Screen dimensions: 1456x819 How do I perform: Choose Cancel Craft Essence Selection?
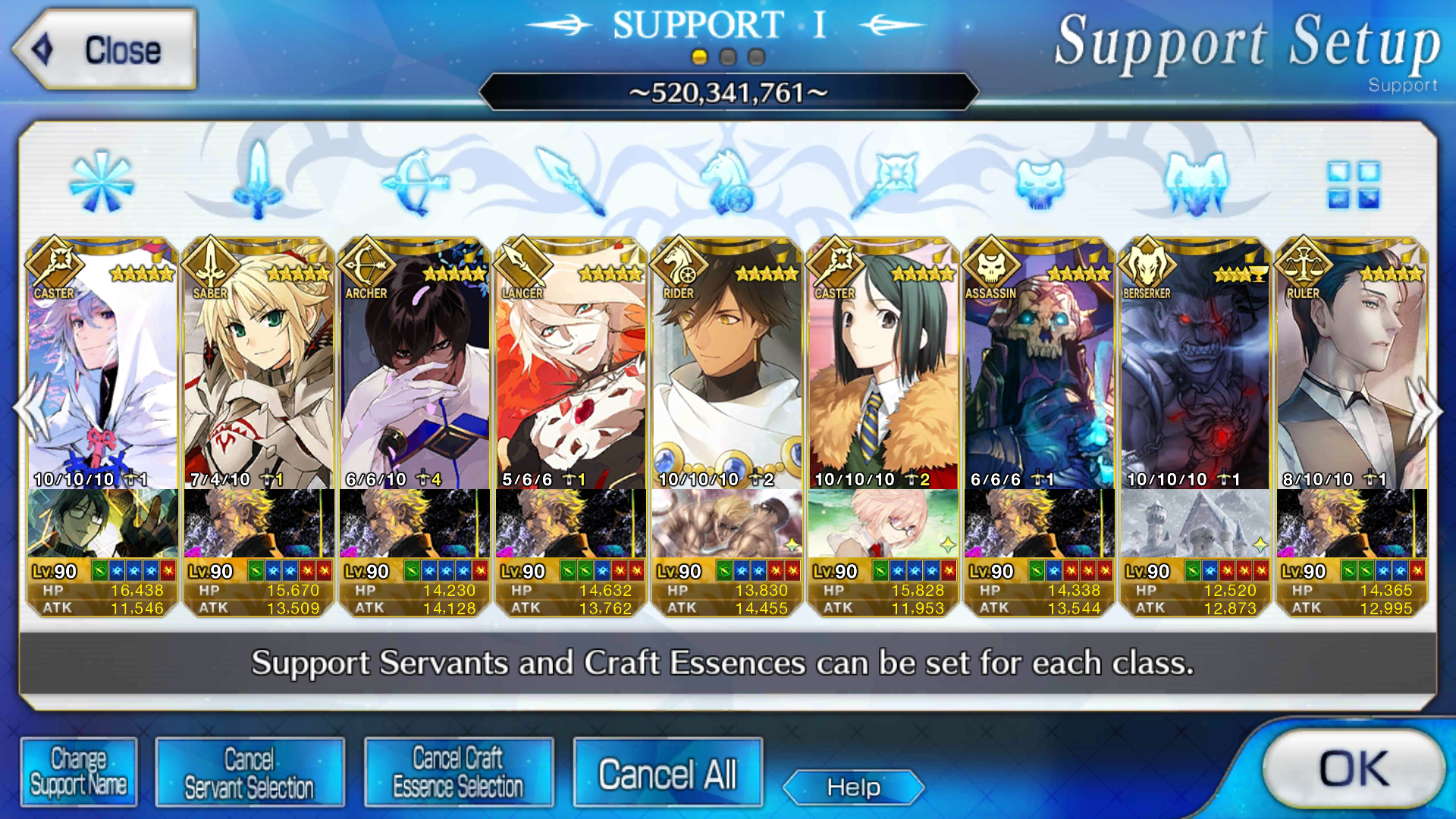[x=459, y=772]
